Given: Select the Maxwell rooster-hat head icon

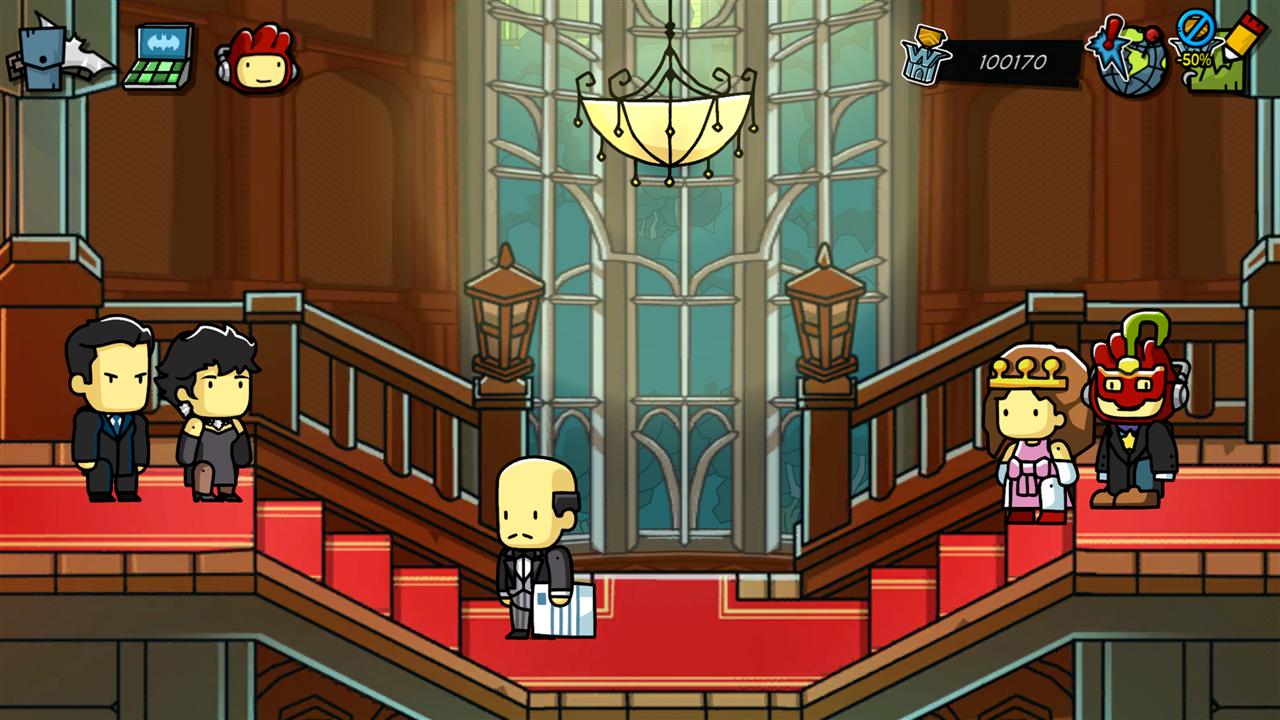Looking at the screenshot, I should 256,60.
